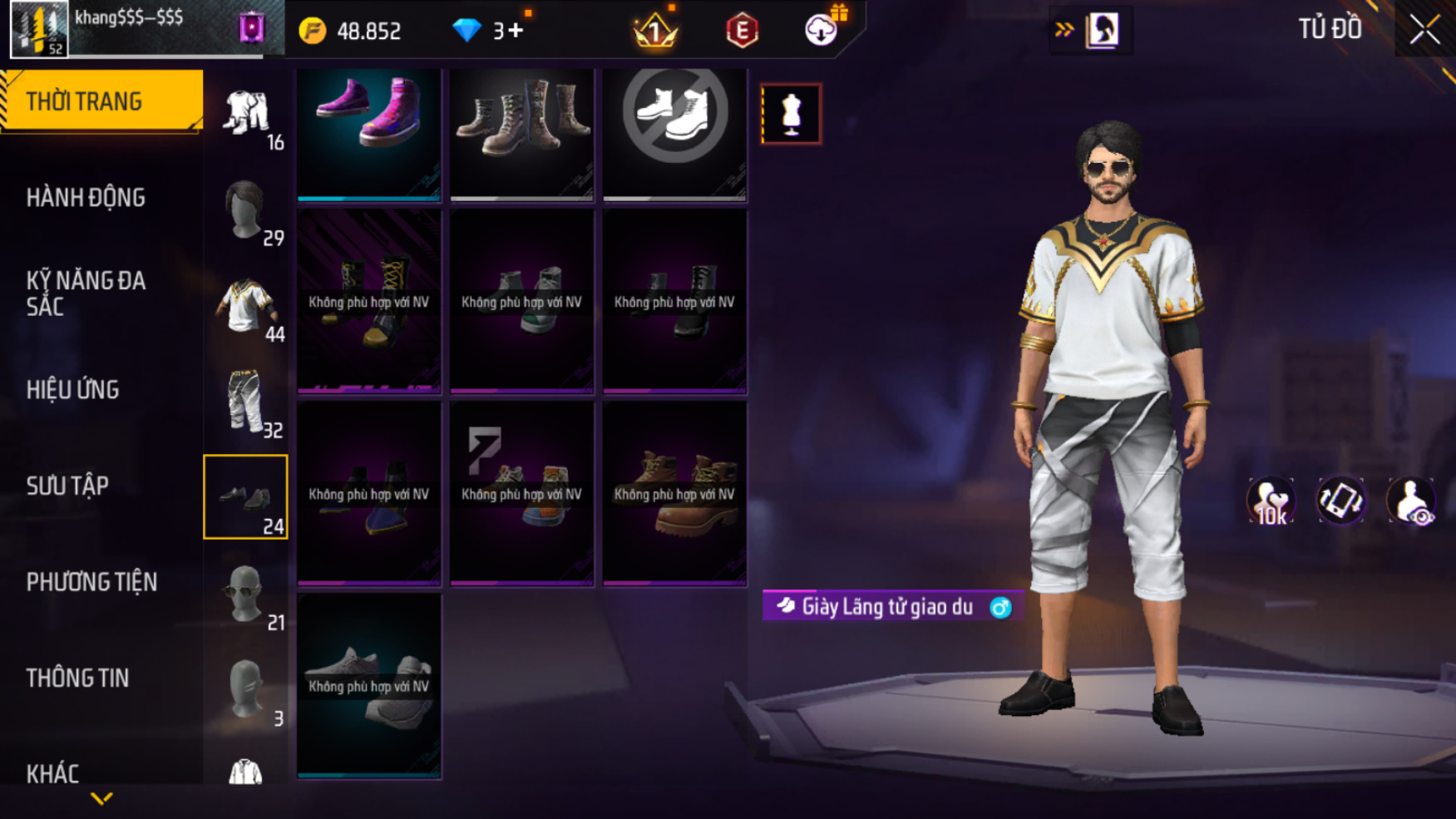
Task: Close the wardrobe with the X button
Action: point(1424,31)
